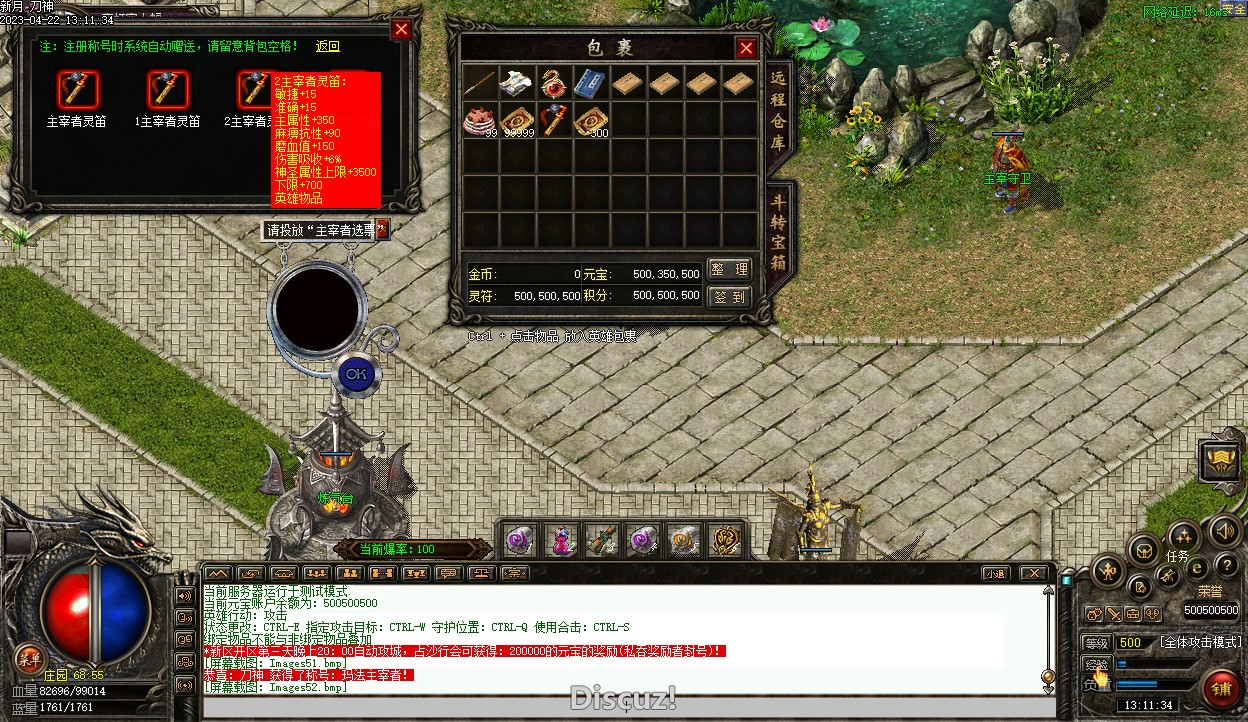Viewport: 1248px width, 722px height.
Task: Open the red 铺 shop button
Action: pyautogui.click(x=1220, y=689)
